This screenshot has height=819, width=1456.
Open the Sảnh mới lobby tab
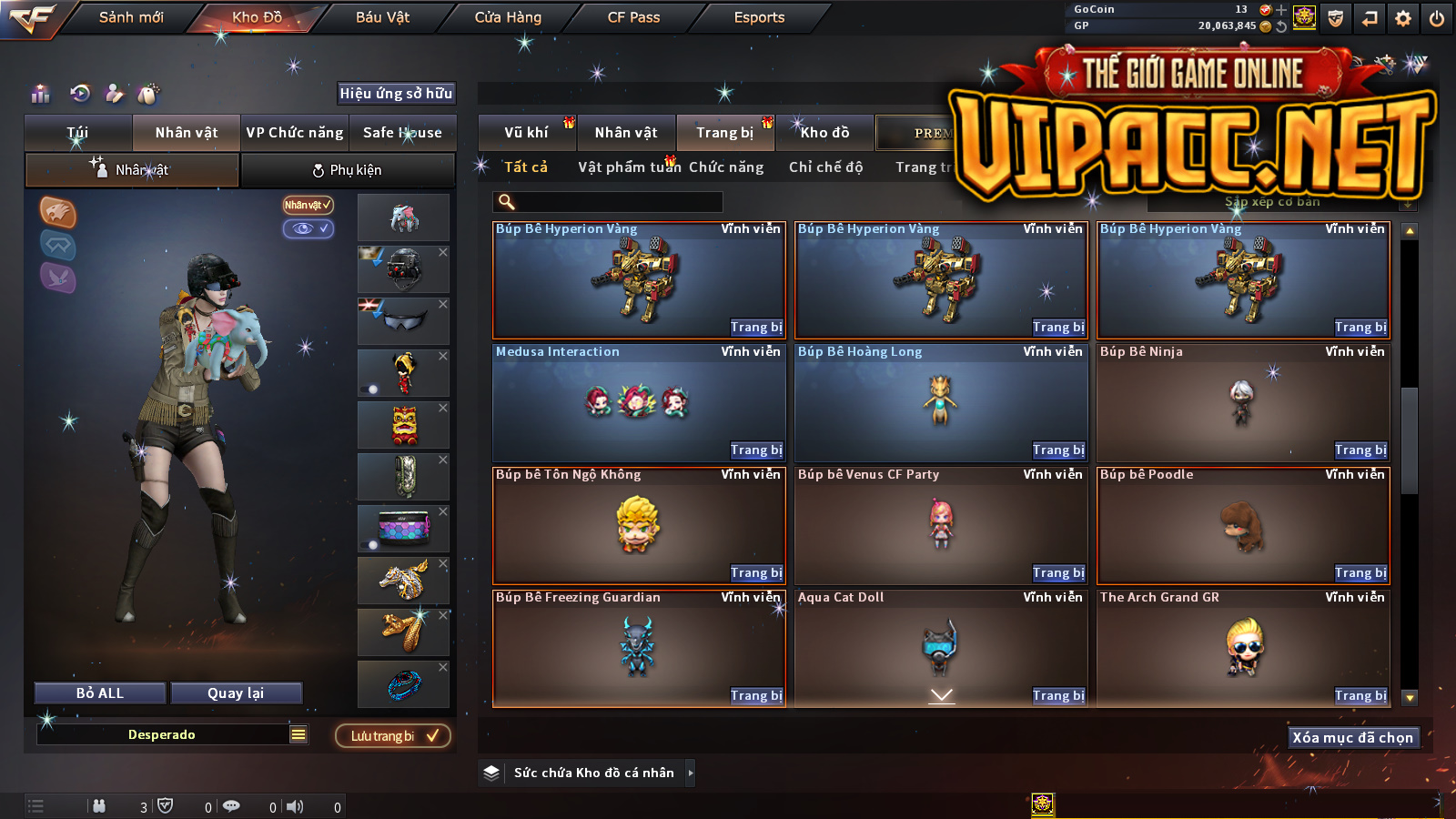pos(131,17)
